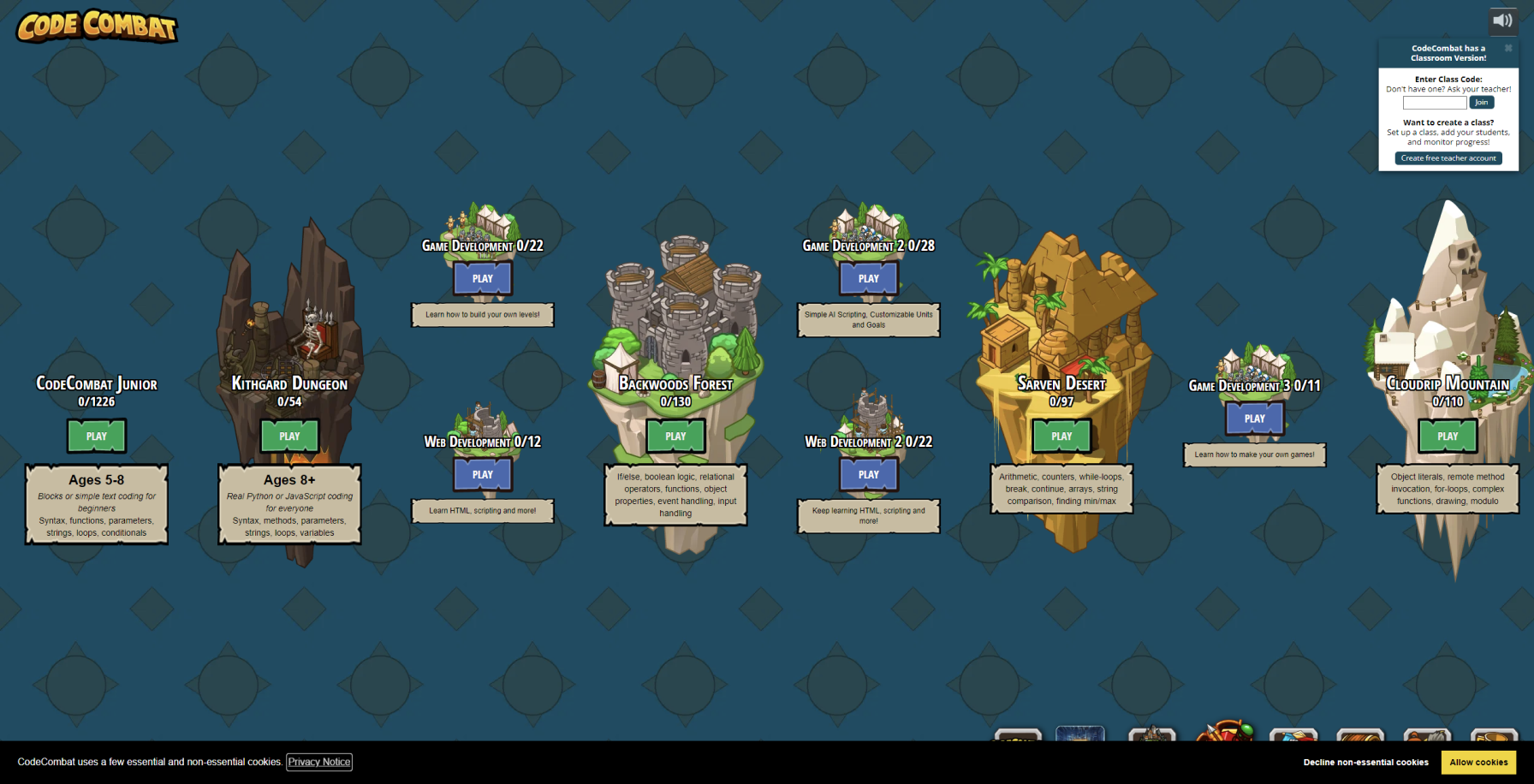Play the CodeCombat Junior campaign

click(x=97, y=436)
